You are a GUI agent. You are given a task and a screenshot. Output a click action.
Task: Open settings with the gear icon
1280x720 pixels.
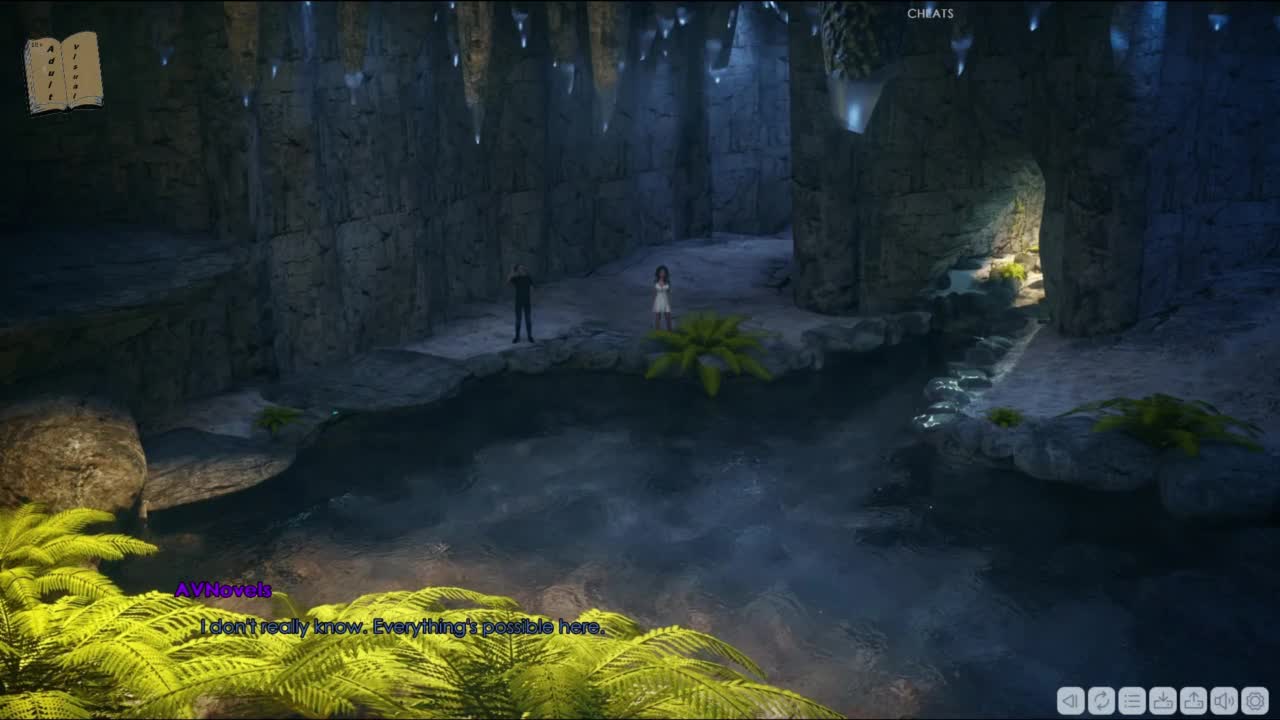(x=1255, y=700)
